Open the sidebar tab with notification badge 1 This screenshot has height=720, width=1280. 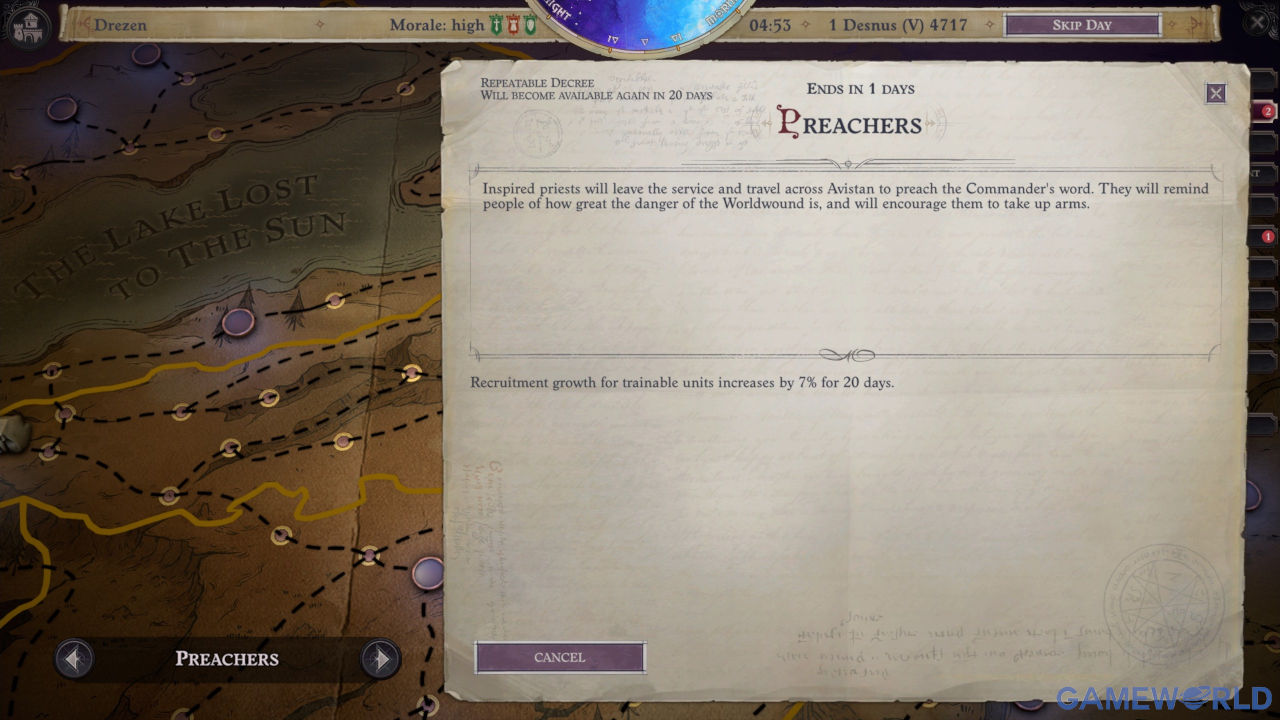[x=1265, y=237]
